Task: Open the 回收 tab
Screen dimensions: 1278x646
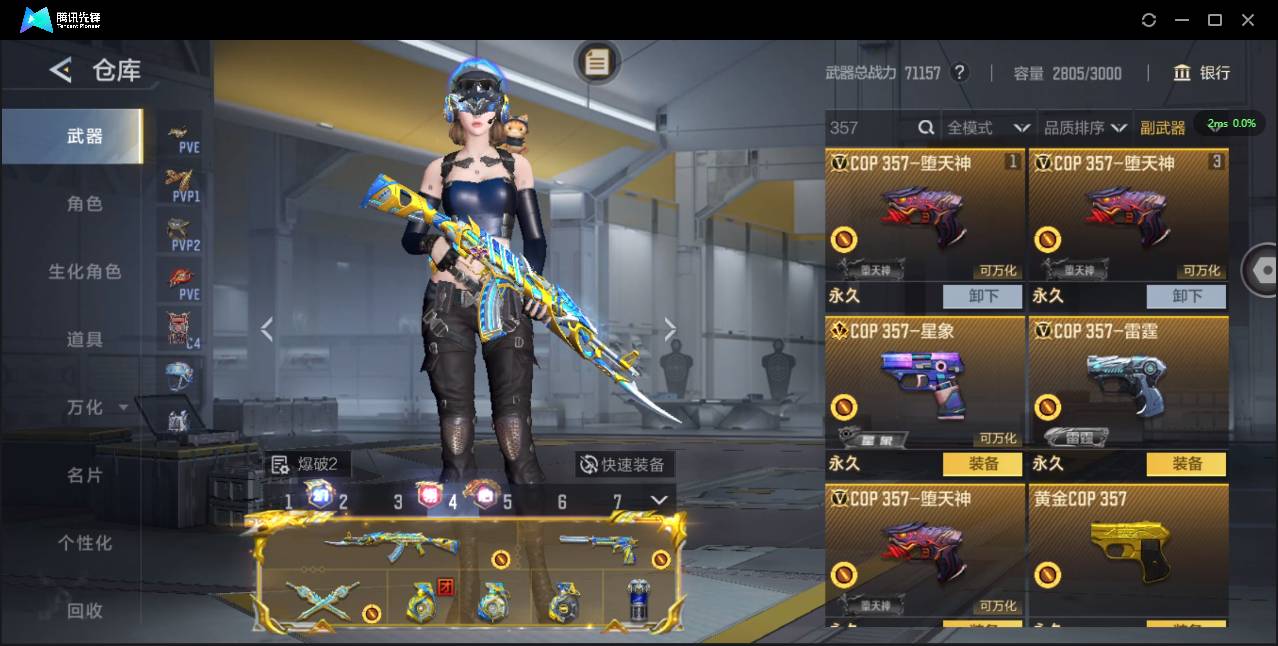Action: (84, 611)
